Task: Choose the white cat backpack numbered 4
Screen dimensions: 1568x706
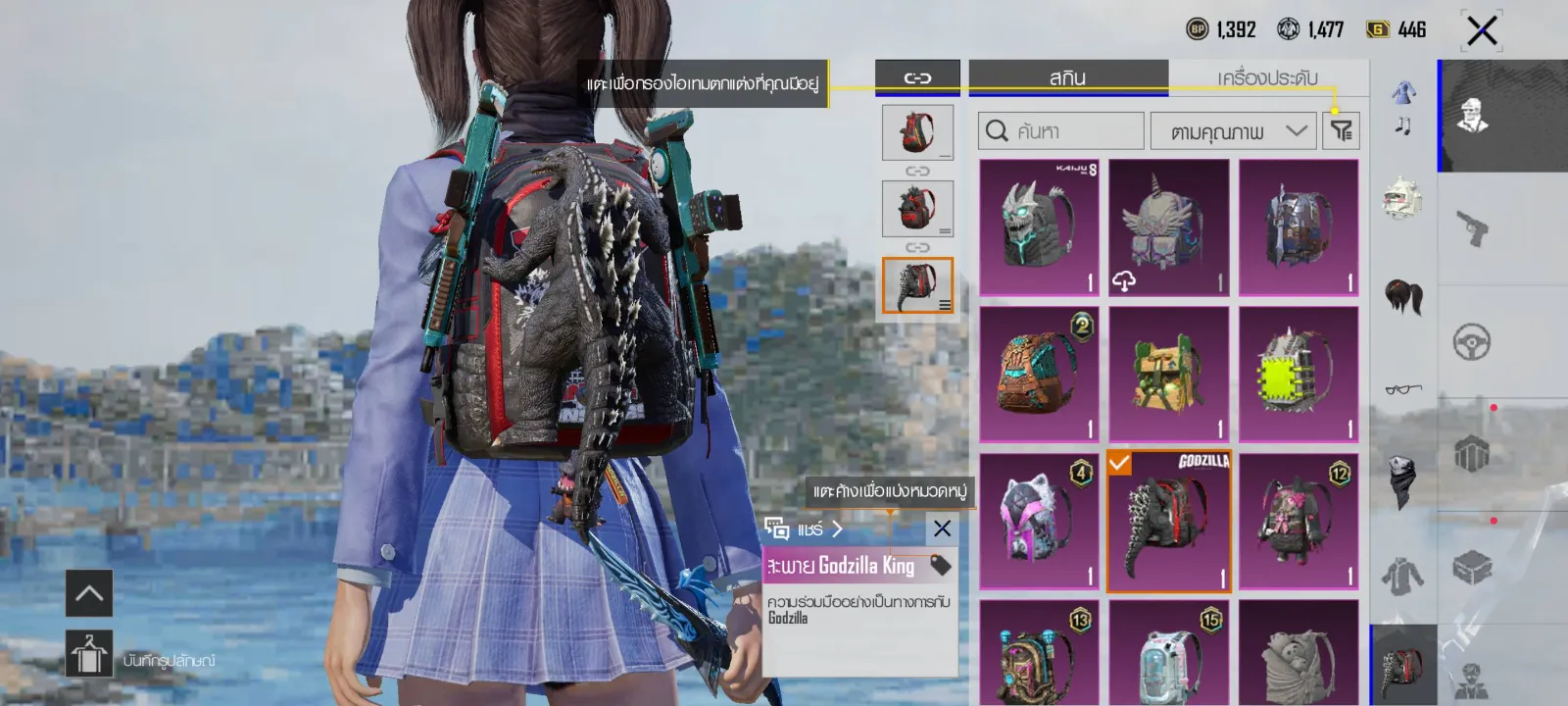Action: point(1039,522)
